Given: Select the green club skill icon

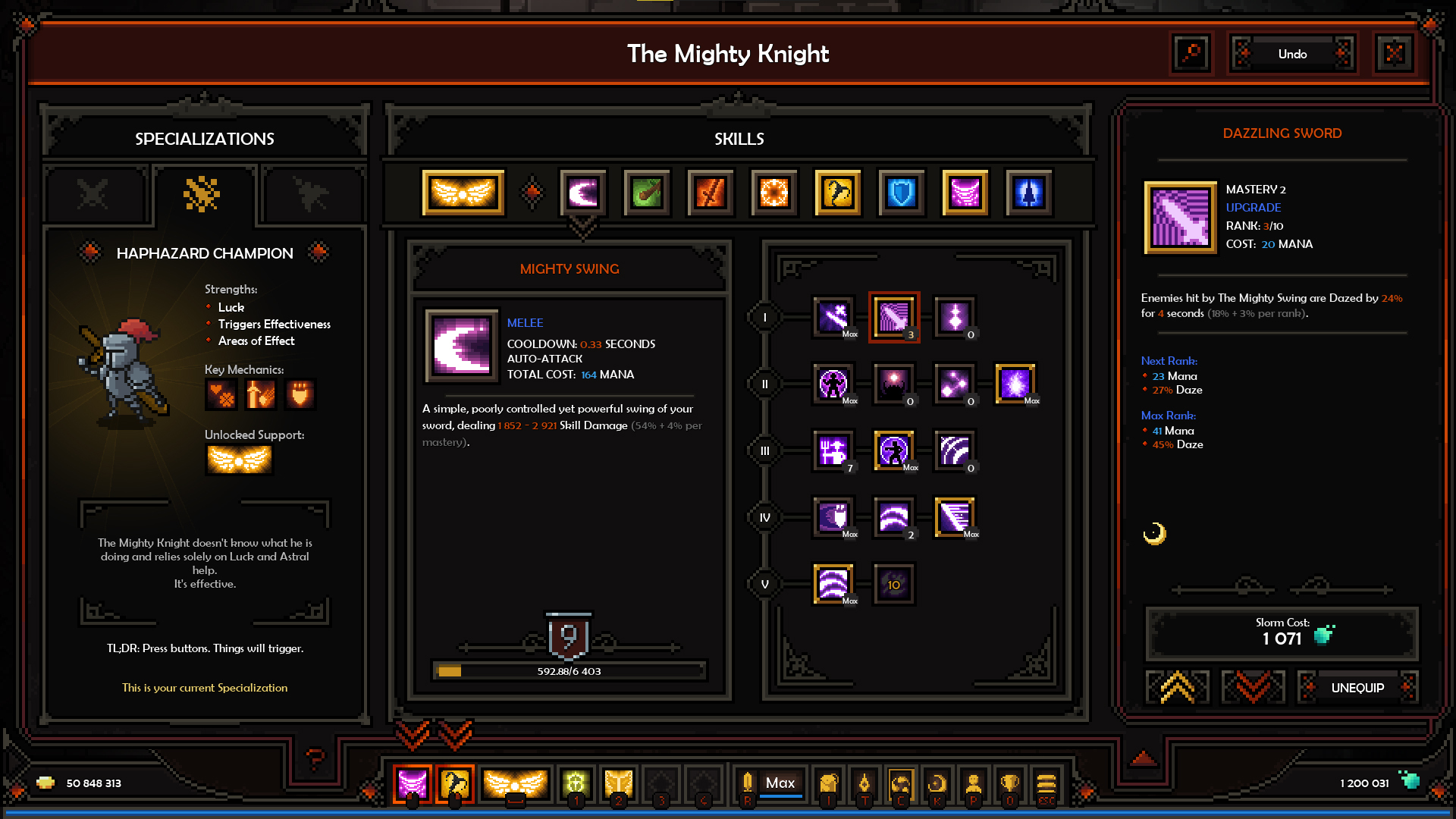Looking at the screenshot, I should point(646,192).
